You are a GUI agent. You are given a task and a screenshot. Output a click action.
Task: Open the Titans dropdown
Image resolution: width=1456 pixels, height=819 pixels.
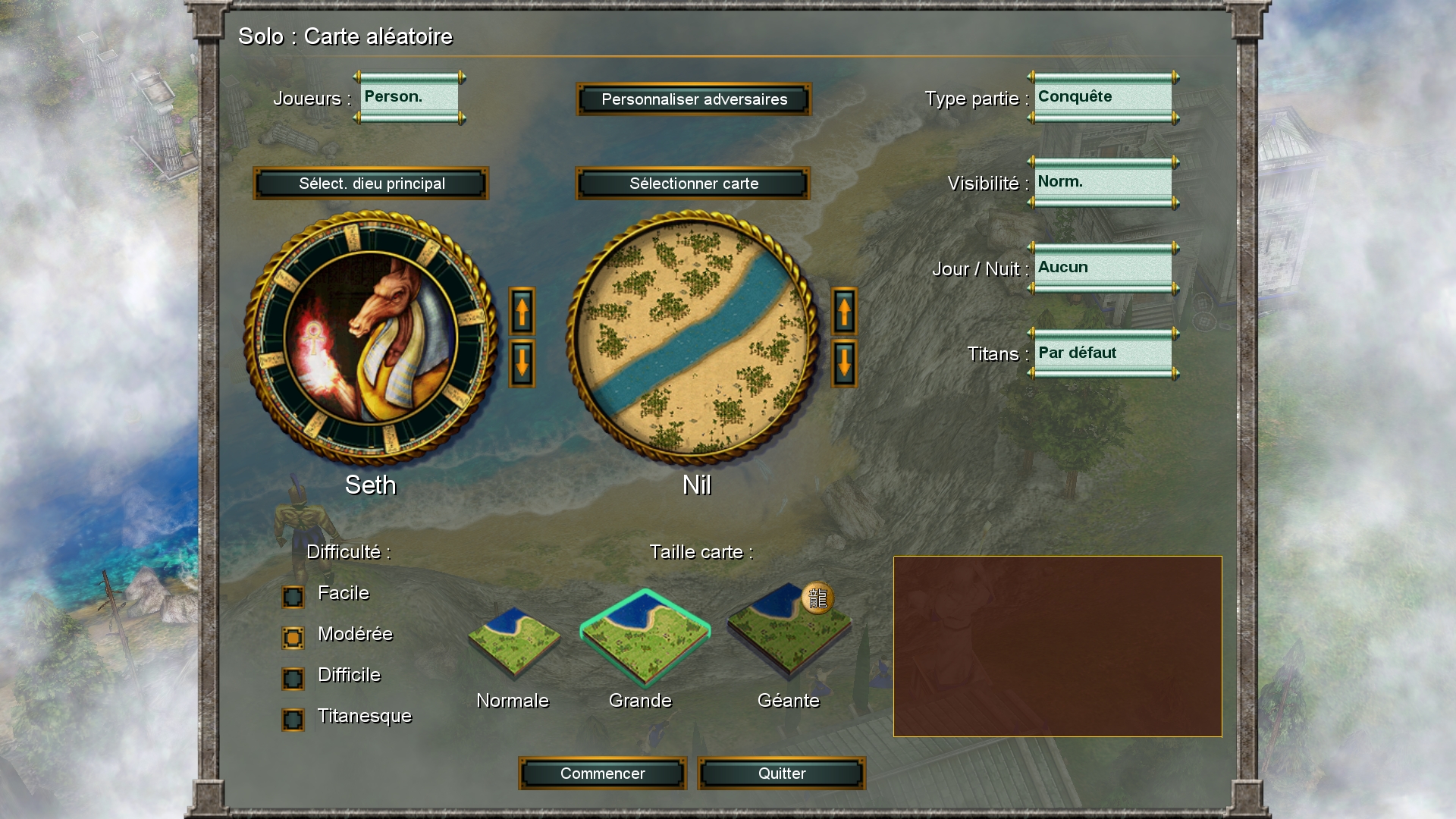pyautogui.click(x=1103, y=353)
